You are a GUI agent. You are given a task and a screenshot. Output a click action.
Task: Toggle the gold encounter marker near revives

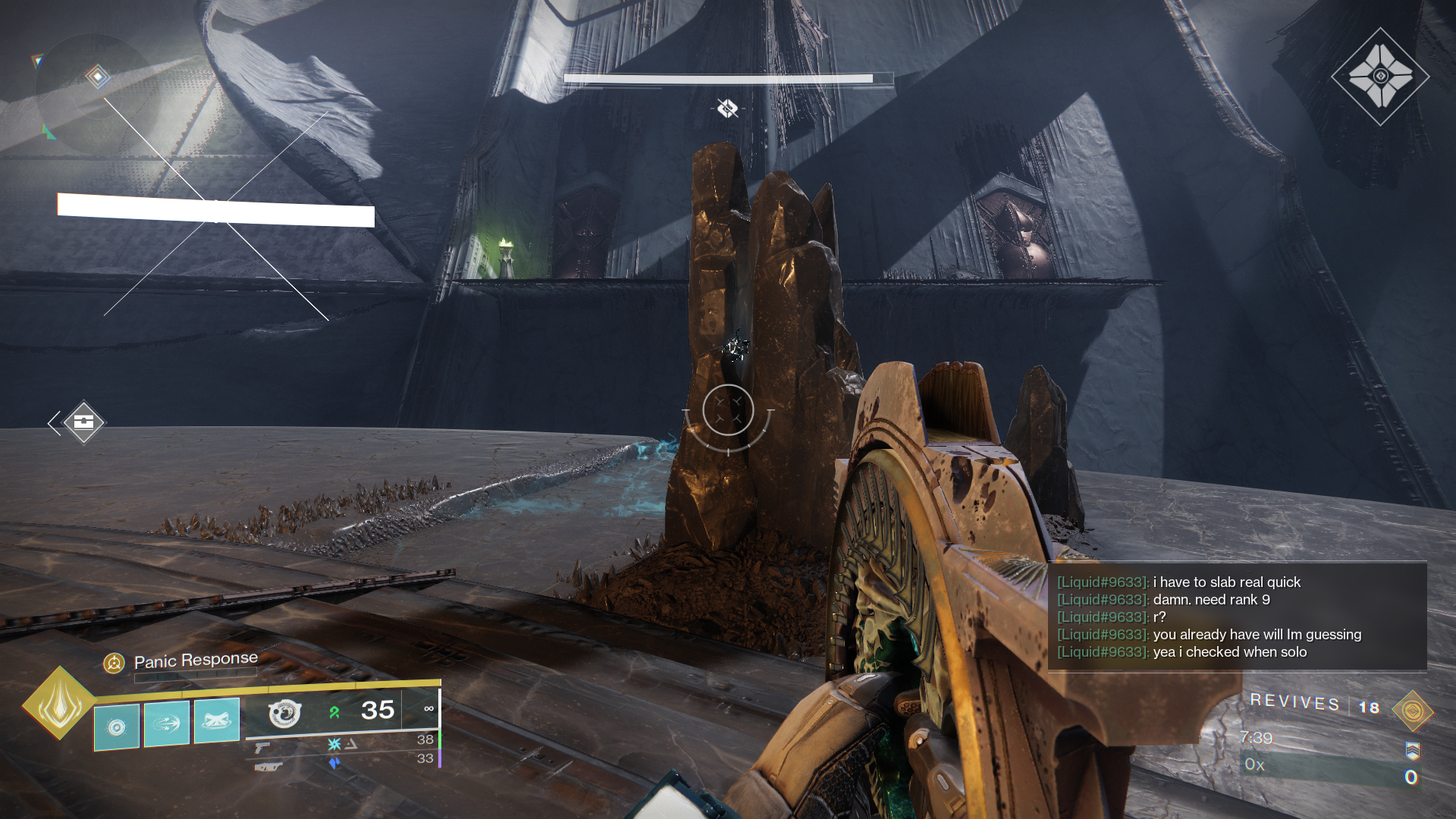coord(1412,712)
